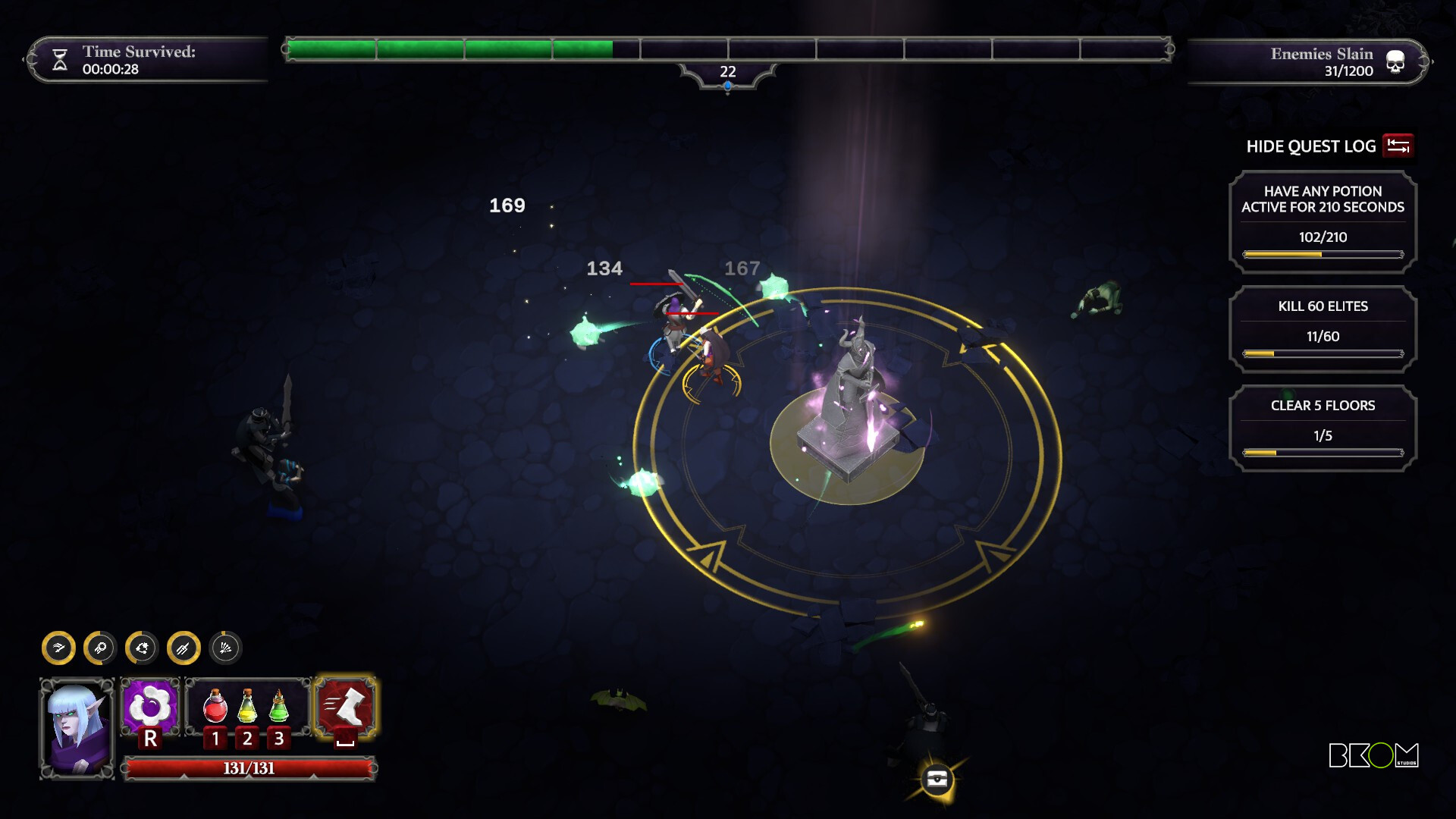Open the Have Any Potion Active quest details
Image resolution: width=1456 pixels, height=819 pixels.
click(x=1321, y=221)
